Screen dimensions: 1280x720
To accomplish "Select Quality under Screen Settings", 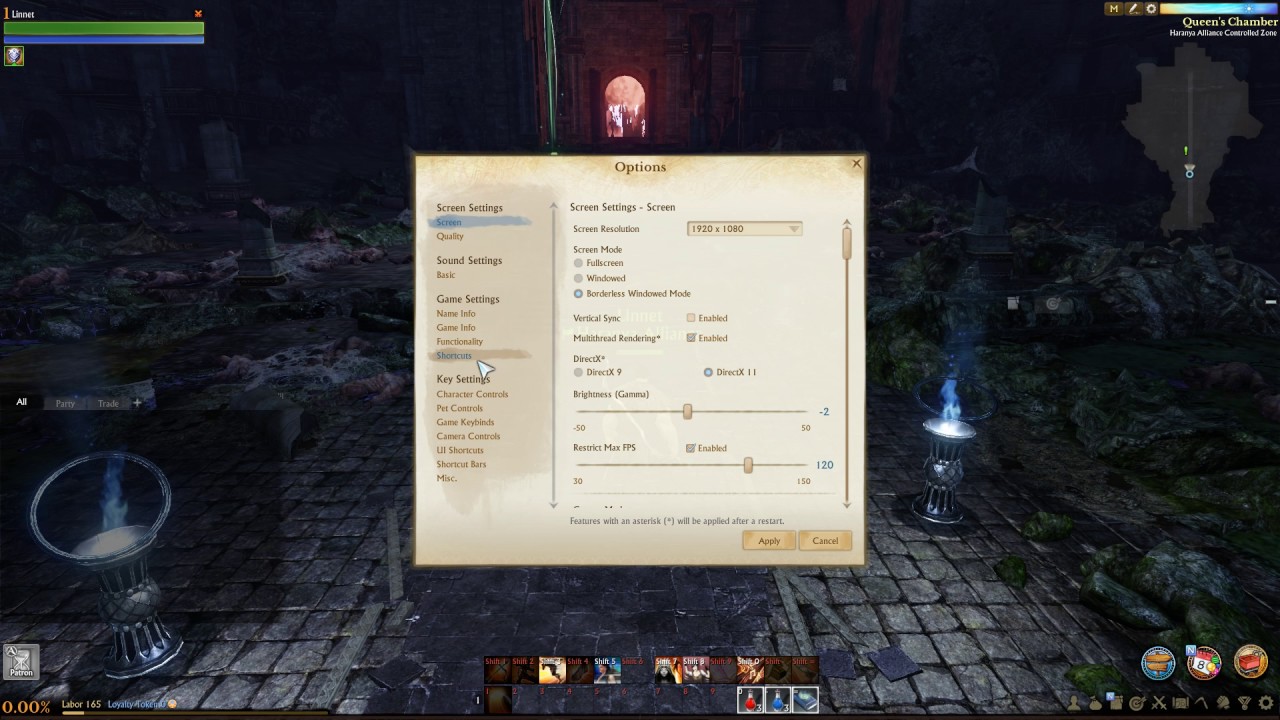I will [x=450, y=236].
